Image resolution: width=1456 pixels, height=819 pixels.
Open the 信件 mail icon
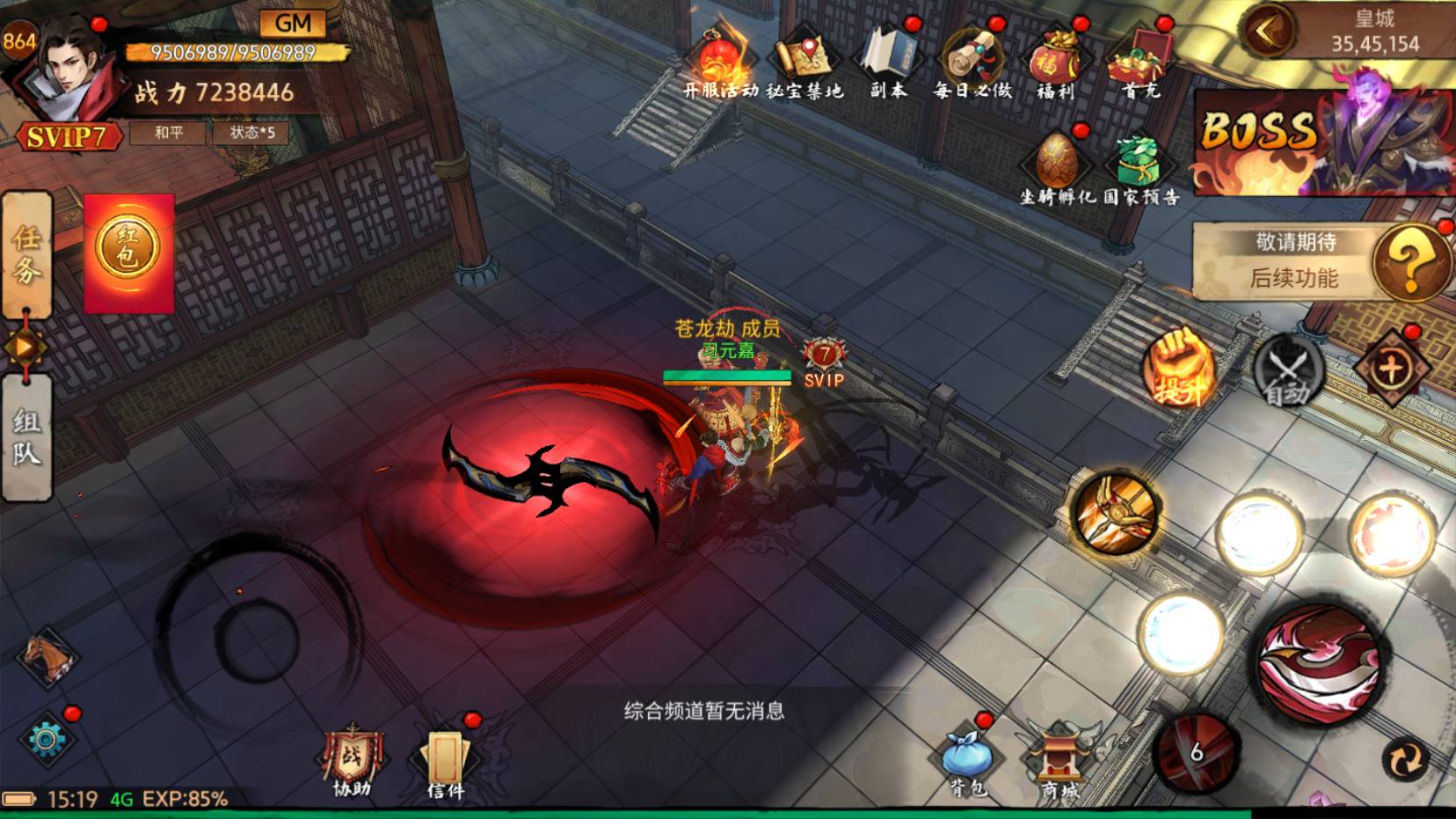coord(445,763)
